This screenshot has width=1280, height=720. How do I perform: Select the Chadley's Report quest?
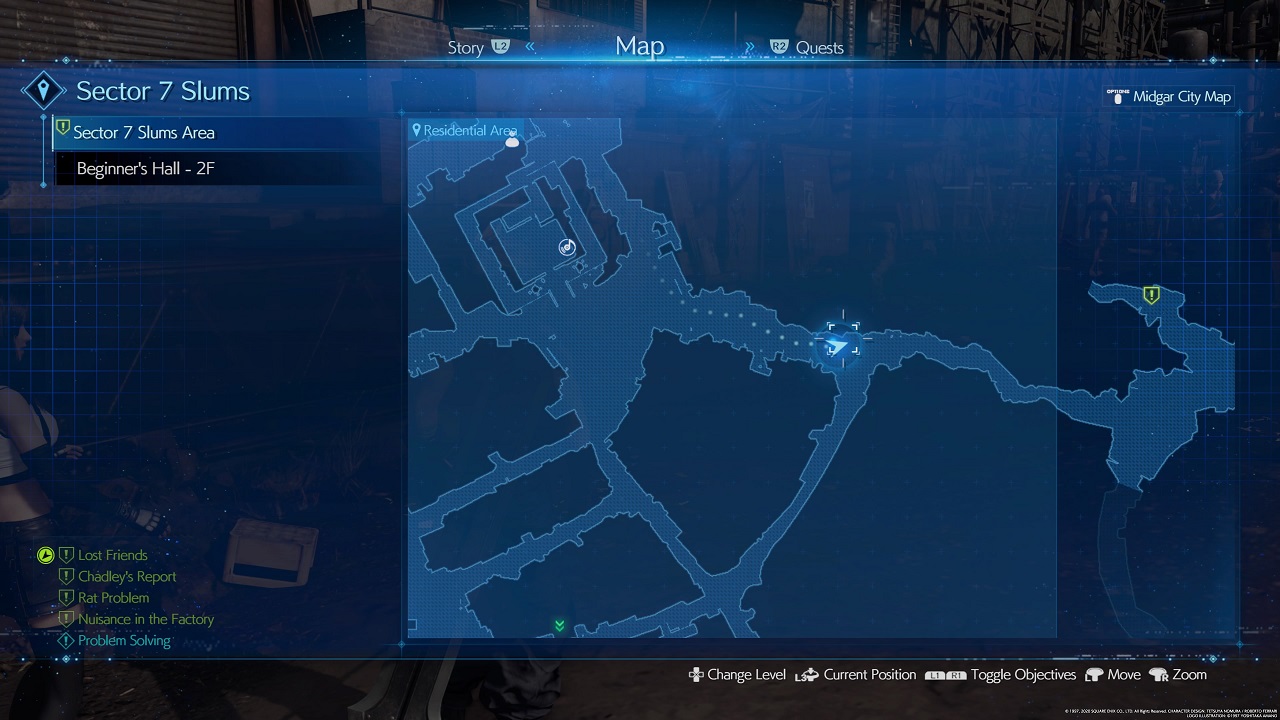click(x=127, y=577)
